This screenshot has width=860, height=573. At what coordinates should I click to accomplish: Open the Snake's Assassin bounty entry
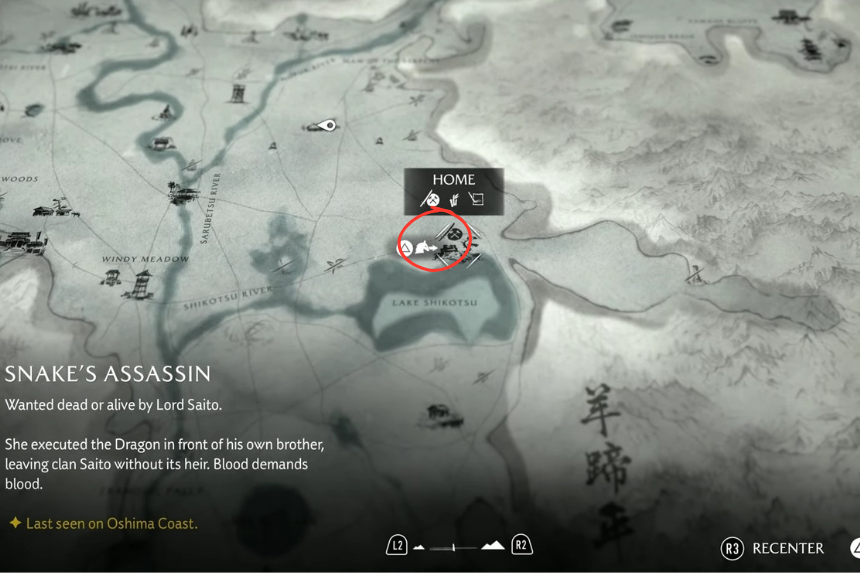click(108, 374)
